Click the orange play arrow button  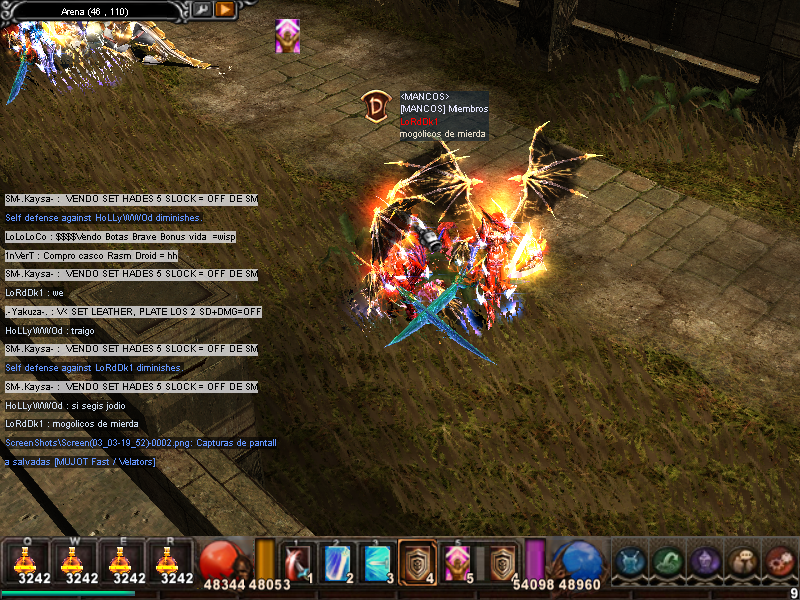[225, 10]
